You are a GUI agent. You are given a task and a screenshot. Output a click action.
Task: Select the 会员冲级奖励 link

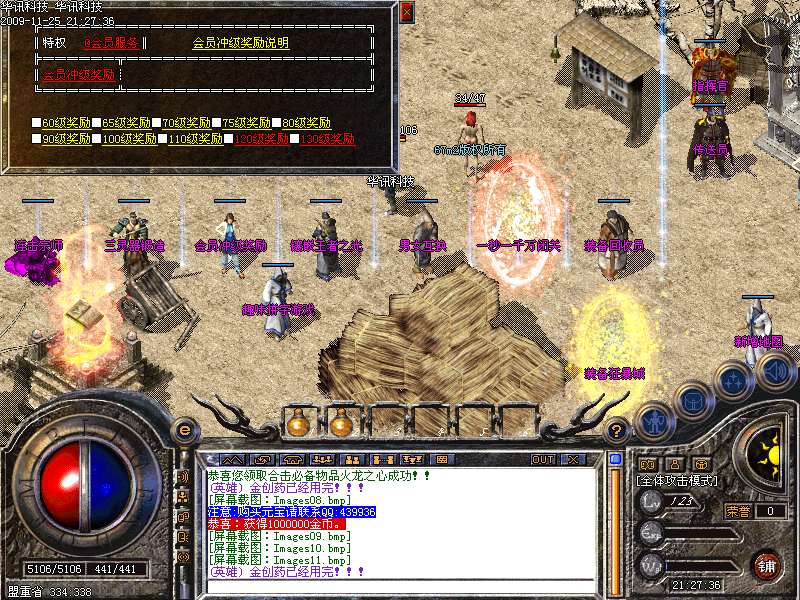click(x=78, y=74)
